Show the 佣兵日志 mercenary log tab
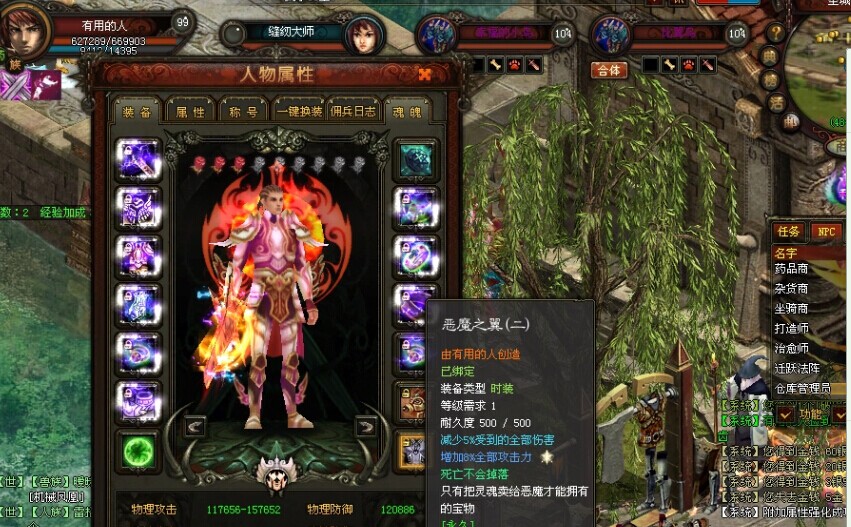Screen dimensions: 851x527 [353, 111]
